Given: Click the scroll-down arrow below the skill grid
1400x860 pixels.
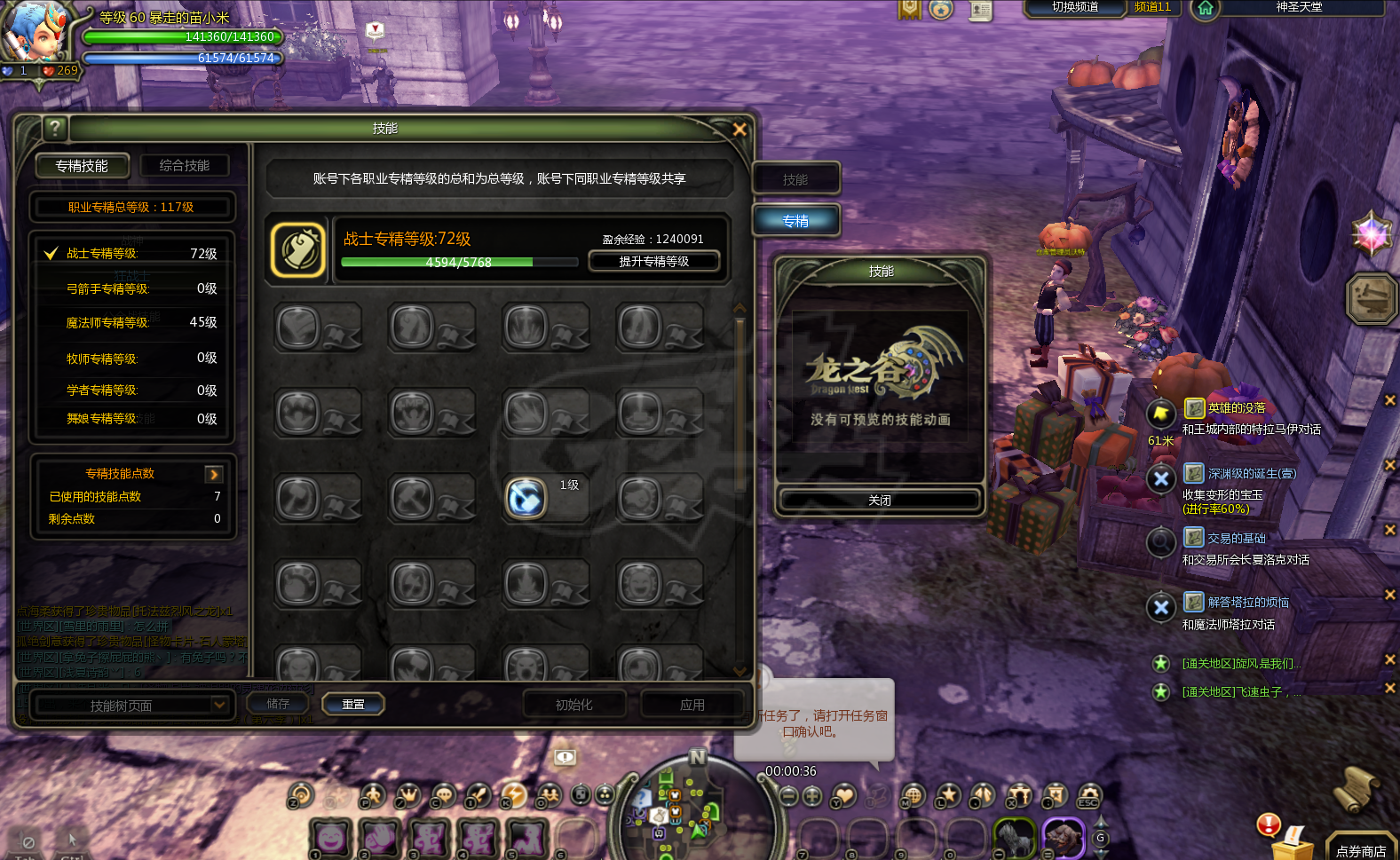Looking at the screenshot, I should 740,672.
